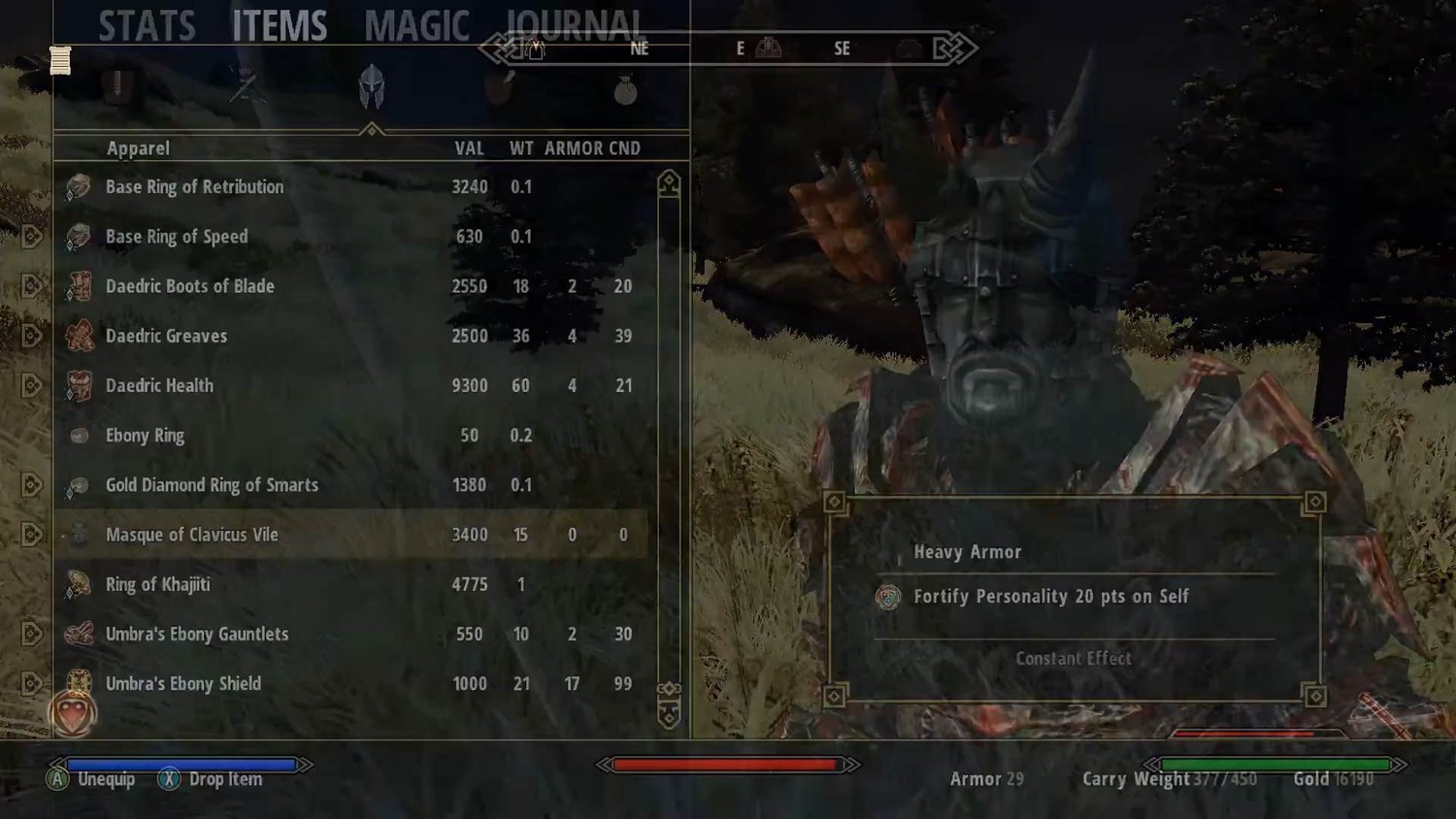Select Base Ring of Retribution

(x=194, y=187)
